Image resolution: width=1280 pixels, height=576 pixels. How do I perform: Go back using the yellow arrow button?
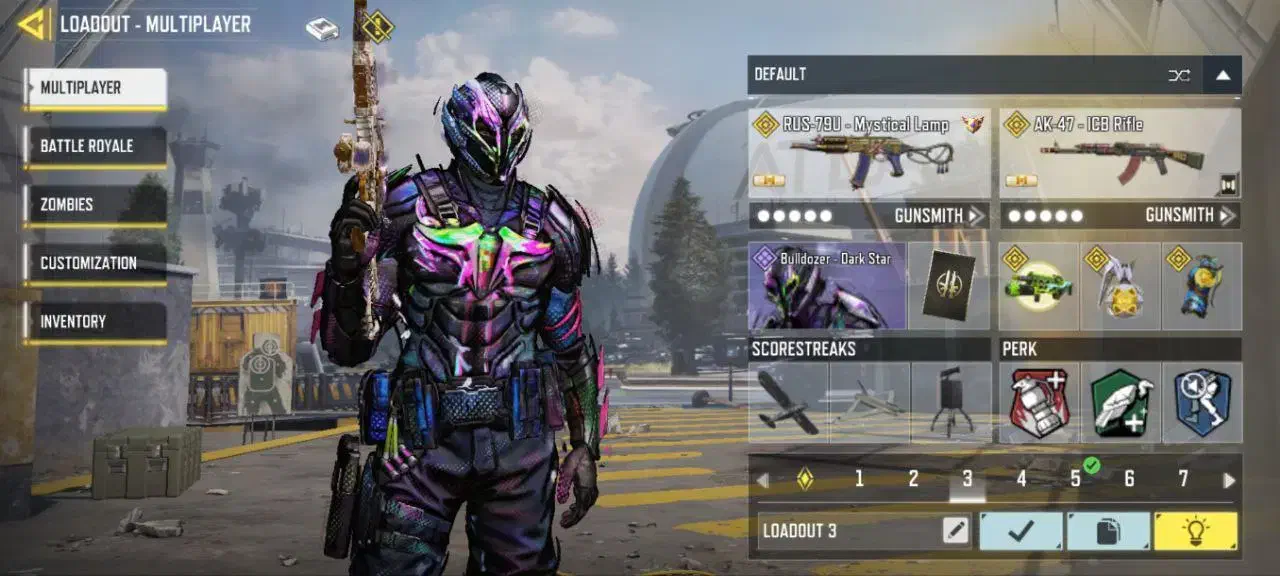click(32, 24)
